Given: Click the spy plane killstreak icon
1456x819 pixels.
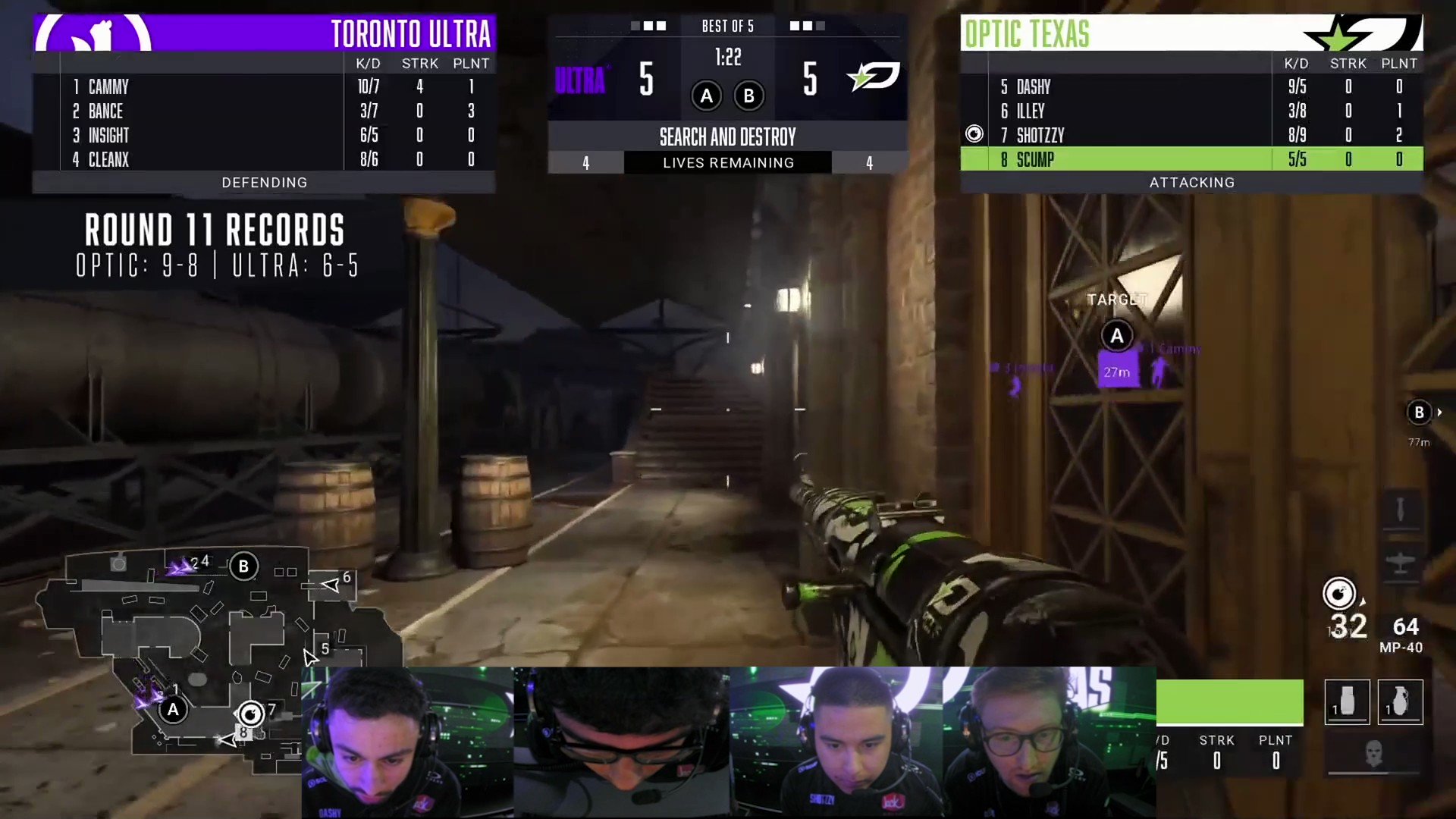Looking at the screenshot, I should [1400, 561].
